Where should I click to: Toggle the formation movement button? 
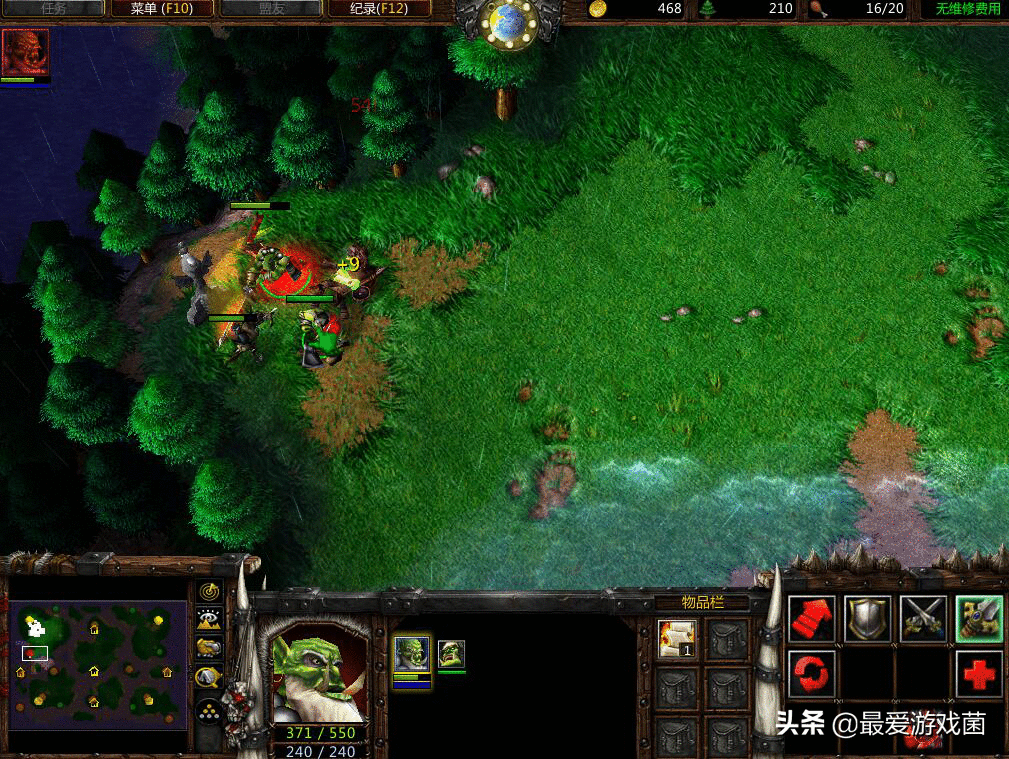point(208,711)
